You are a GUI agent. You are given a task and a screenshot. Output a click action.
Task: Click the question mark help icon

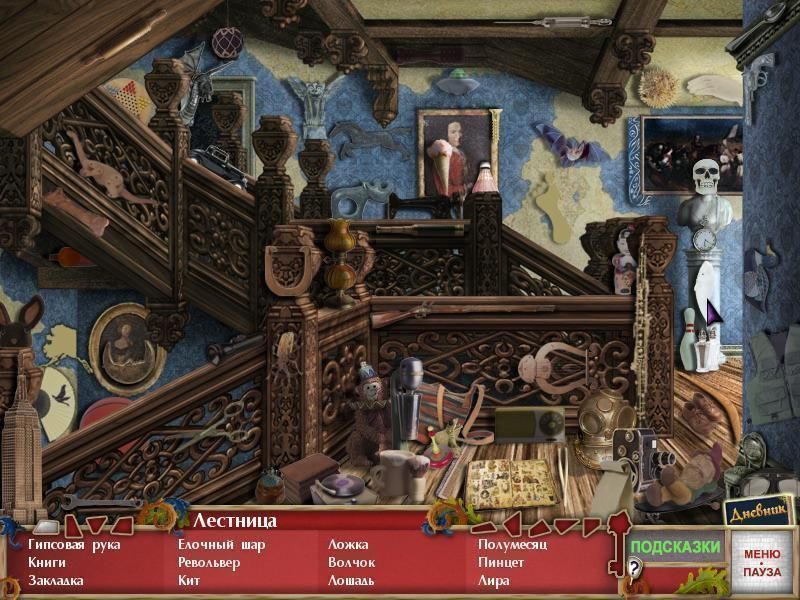click(633, 568)
